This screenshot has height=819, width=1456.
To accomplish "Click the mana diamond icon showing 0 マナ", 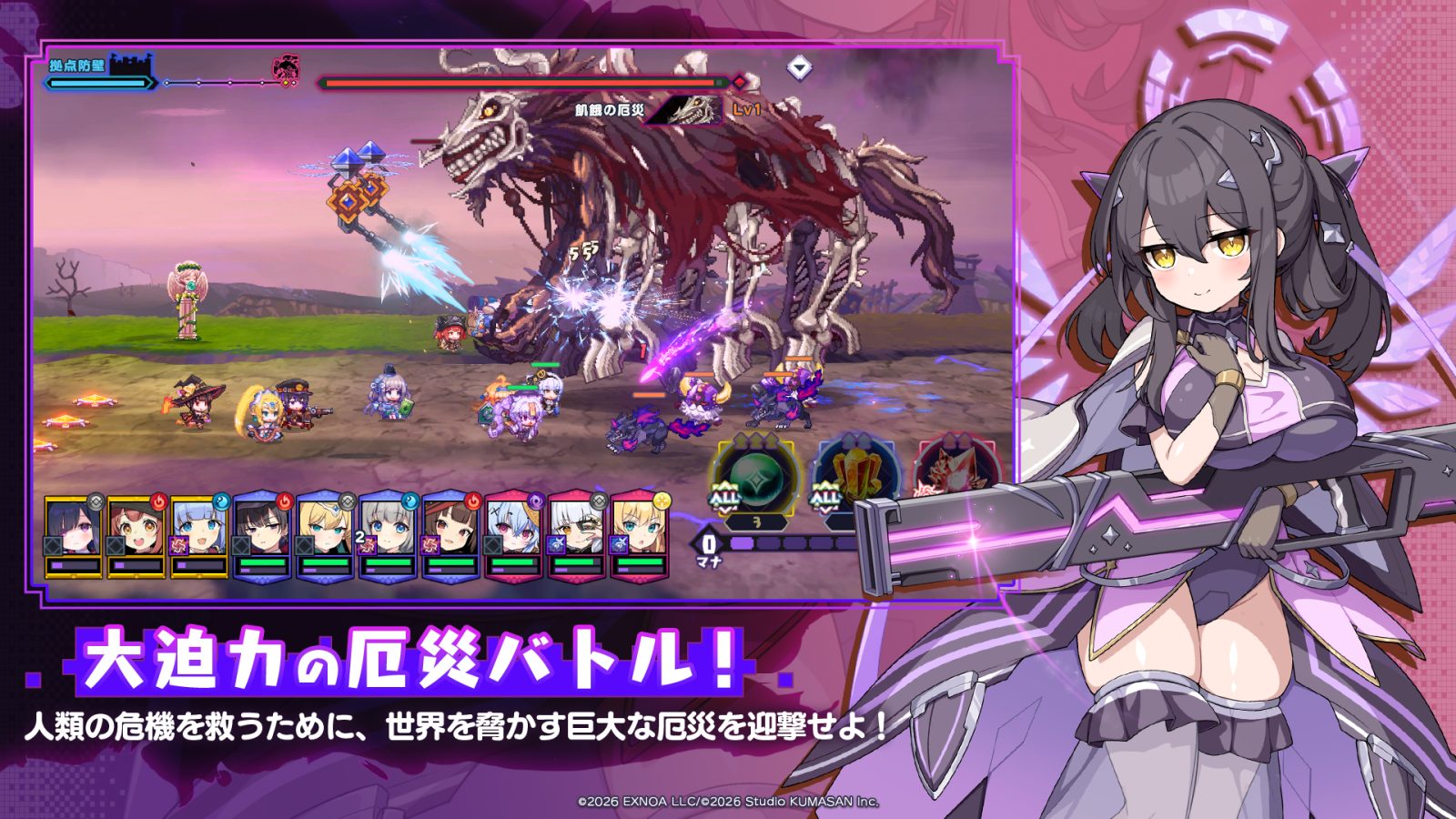I will click(x=709, y=542).
